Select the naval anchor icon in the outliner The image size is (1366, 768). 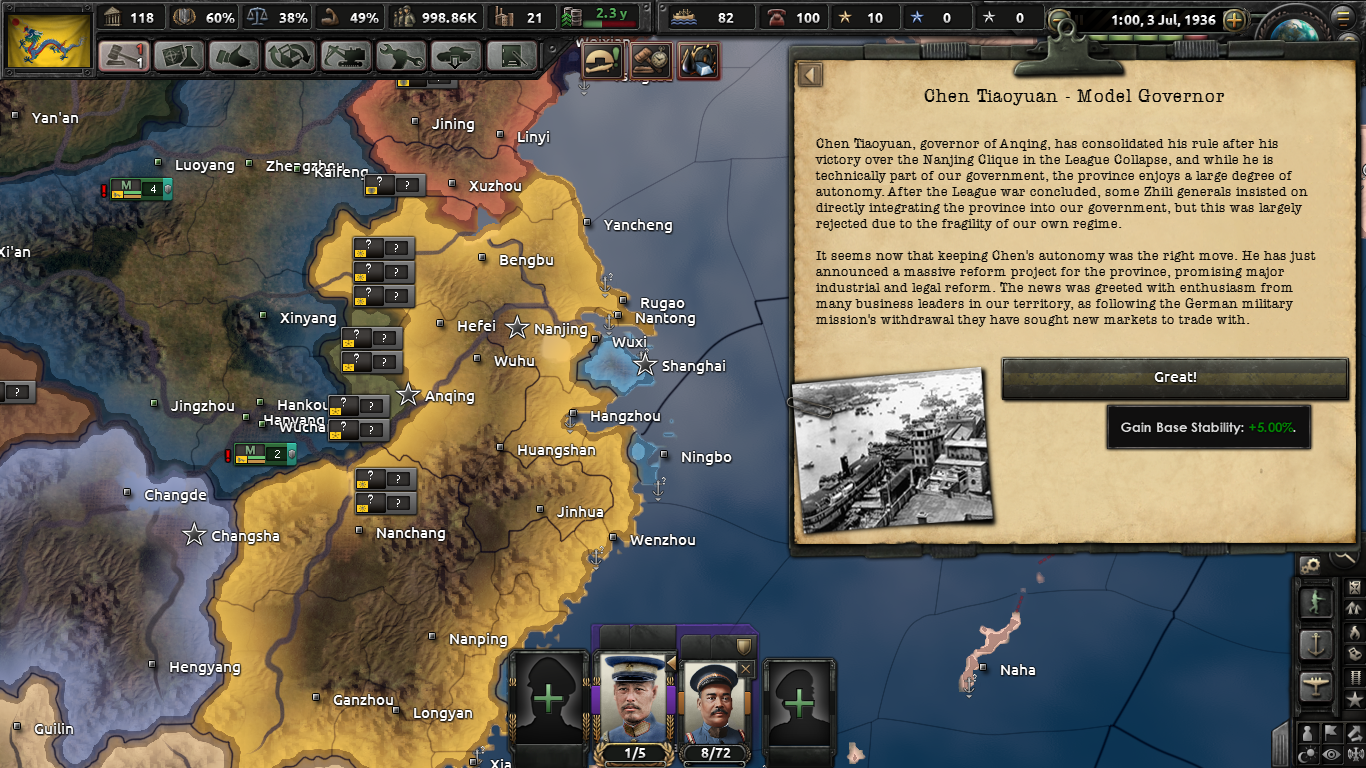1316,642
